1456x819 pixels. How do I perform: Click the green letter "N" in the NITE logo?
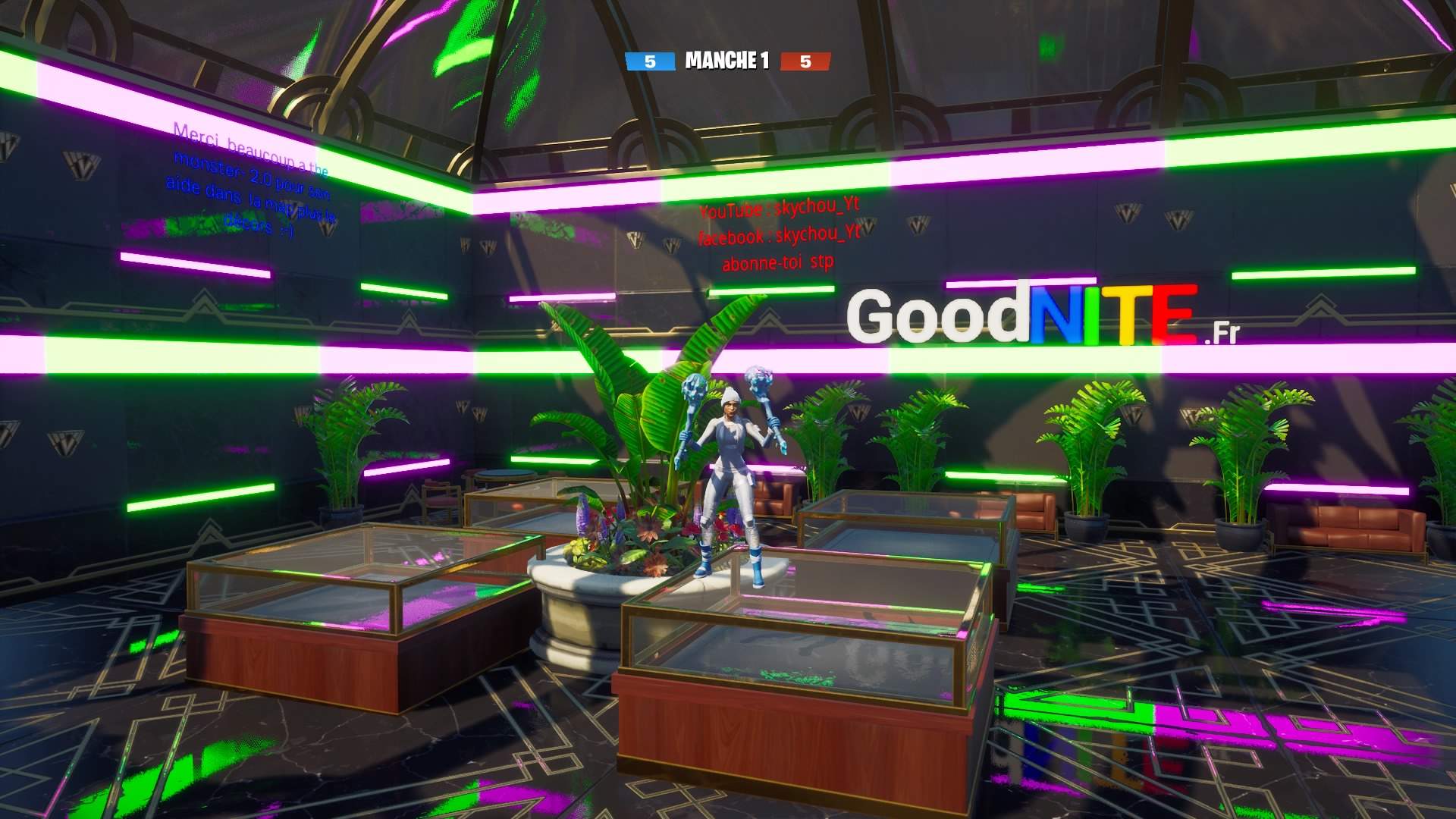(1054, 318)
